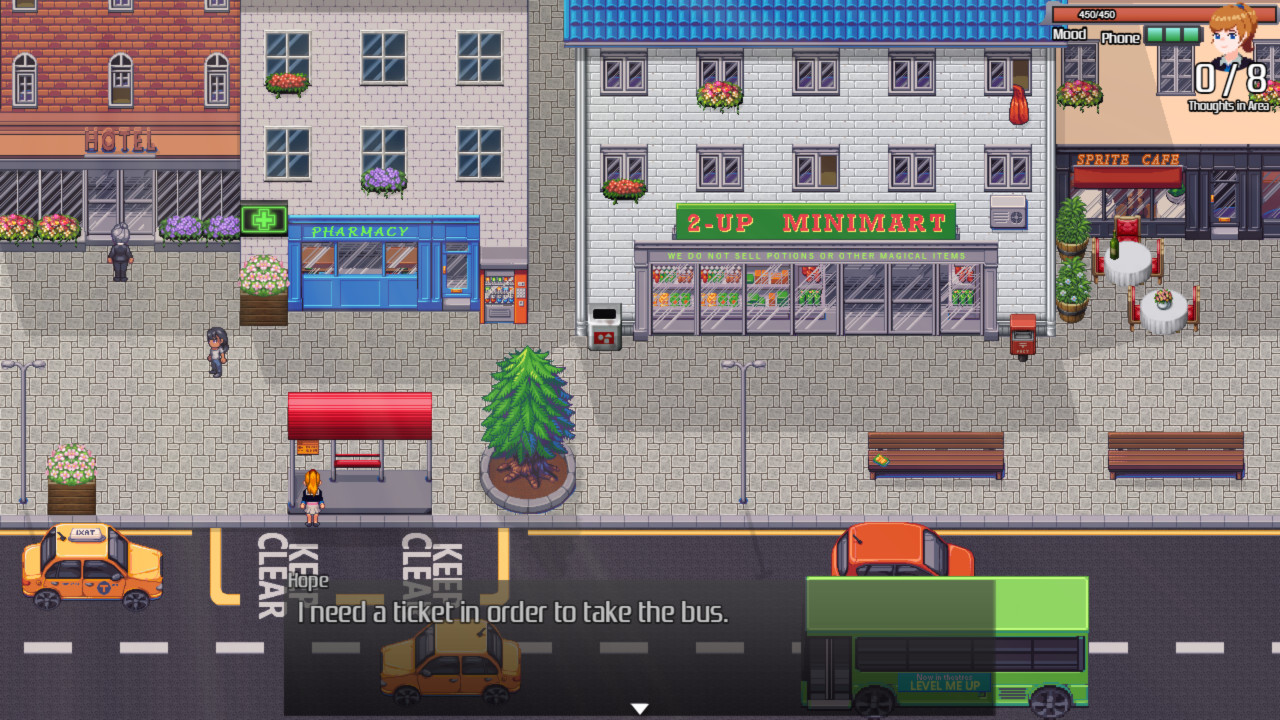Expand the dialogue using the continue arrow
1280x720 pixels.
click(638, 706)
